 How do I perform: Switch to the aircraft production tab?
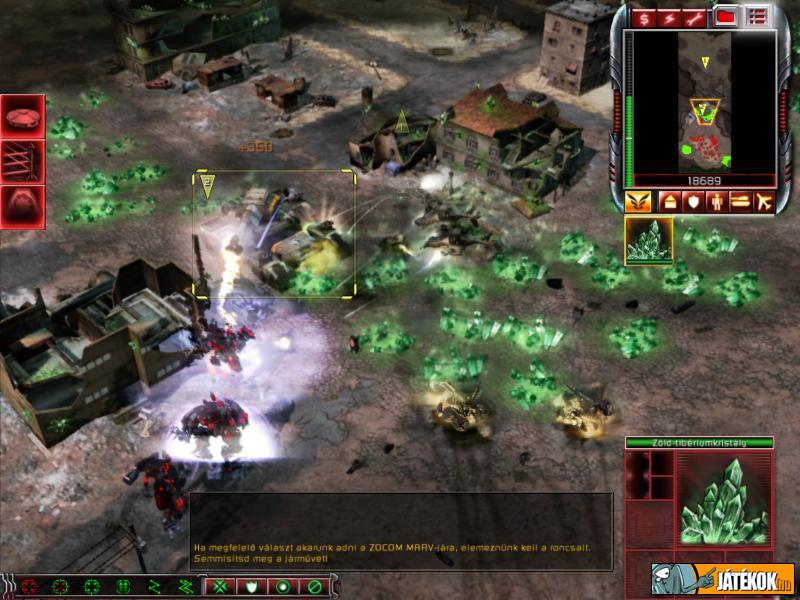(765, 202)
